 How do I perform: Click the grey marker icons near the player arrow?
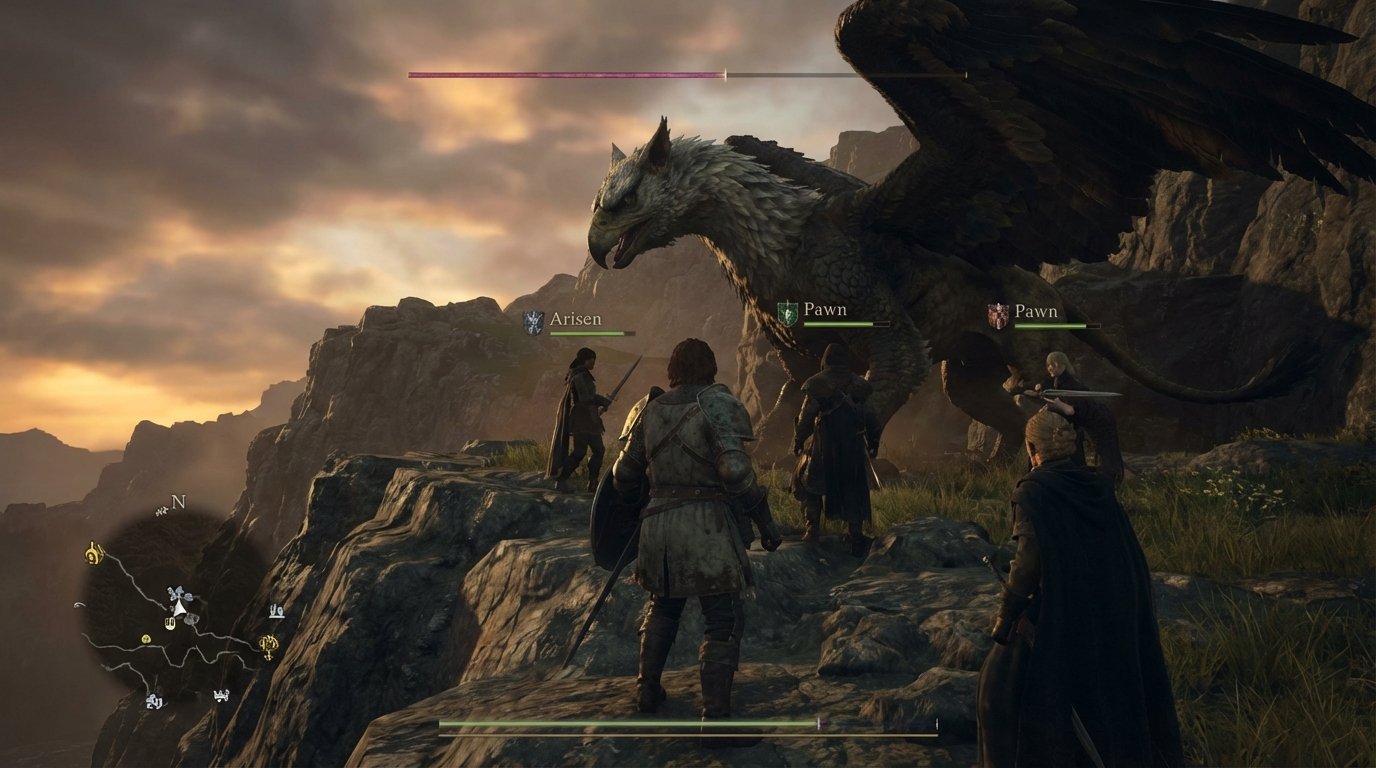tap(178, 592)
